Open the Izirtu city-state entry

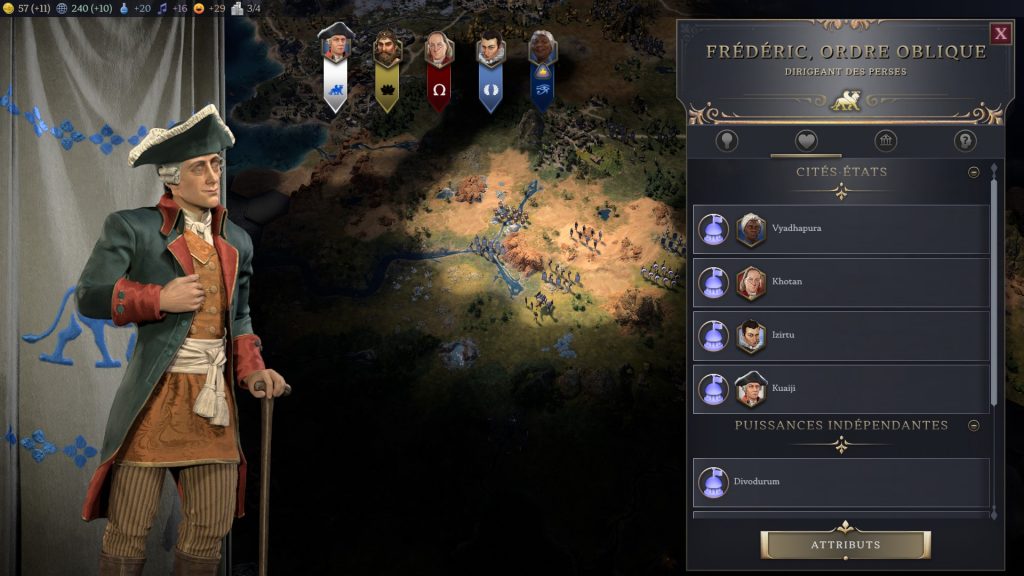pyautogui.click(x=841, y=335)
